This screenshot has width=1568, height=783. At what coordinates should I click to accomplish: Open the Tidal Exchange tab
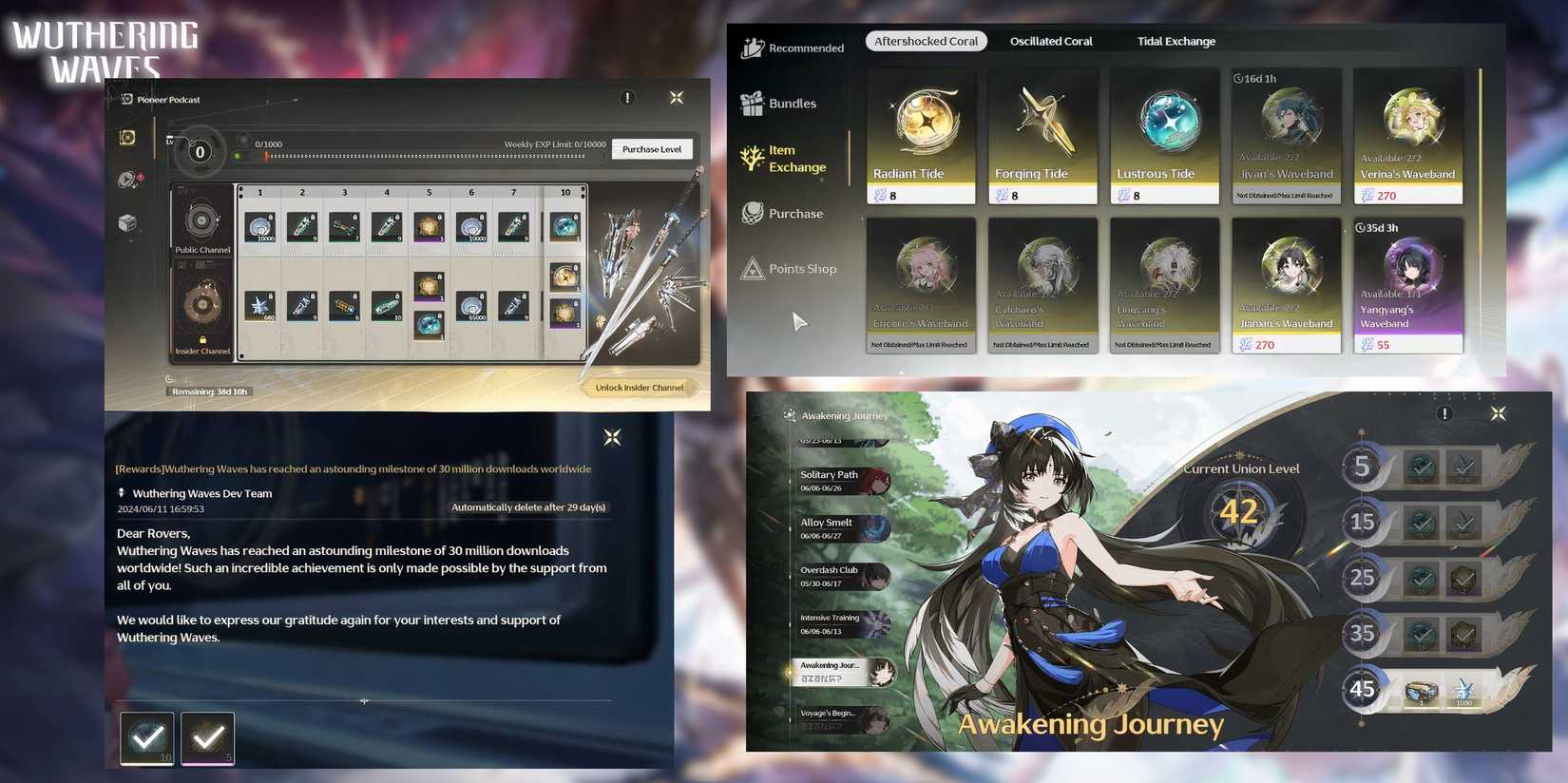pyautogui.click(x=1176, y=41)
